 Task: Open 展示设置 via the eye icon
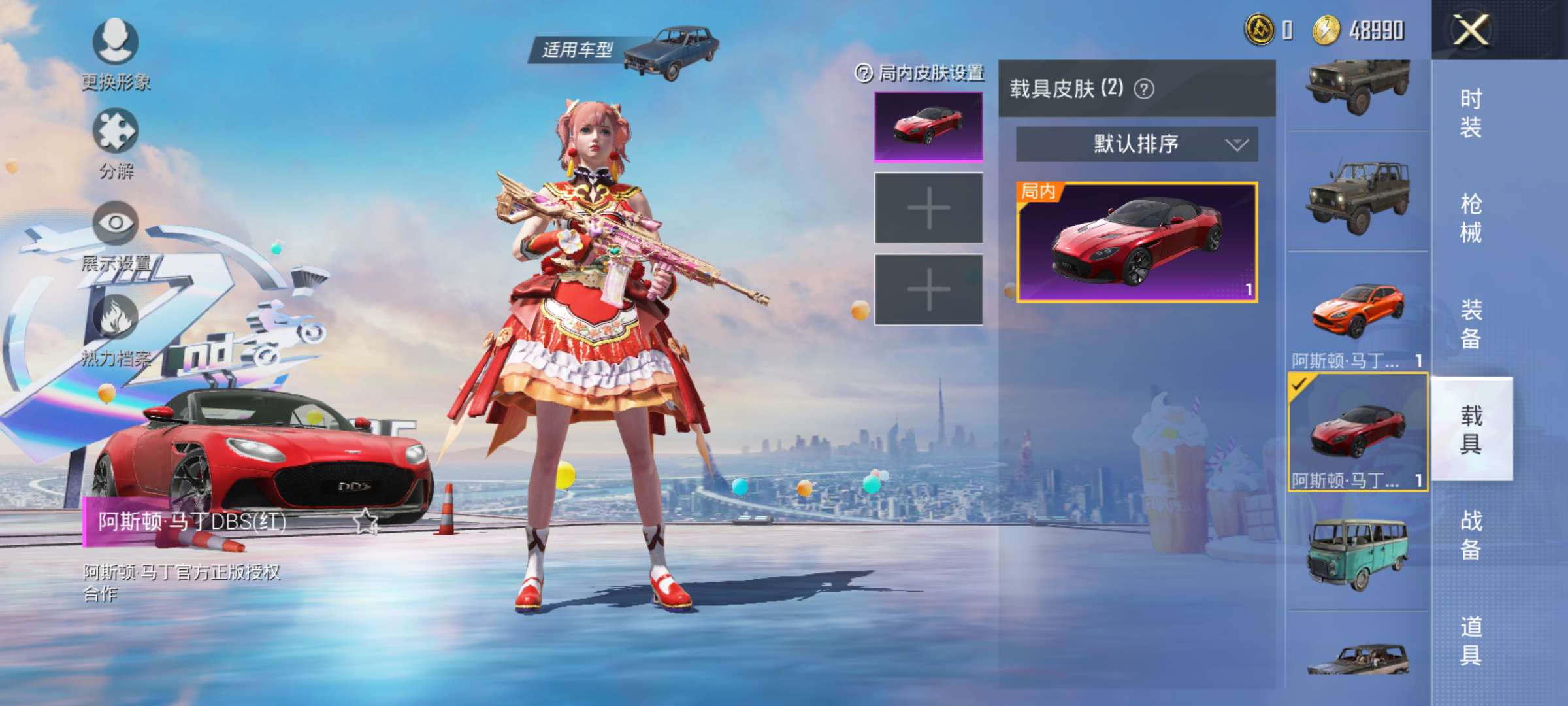(x=116, y=222)
